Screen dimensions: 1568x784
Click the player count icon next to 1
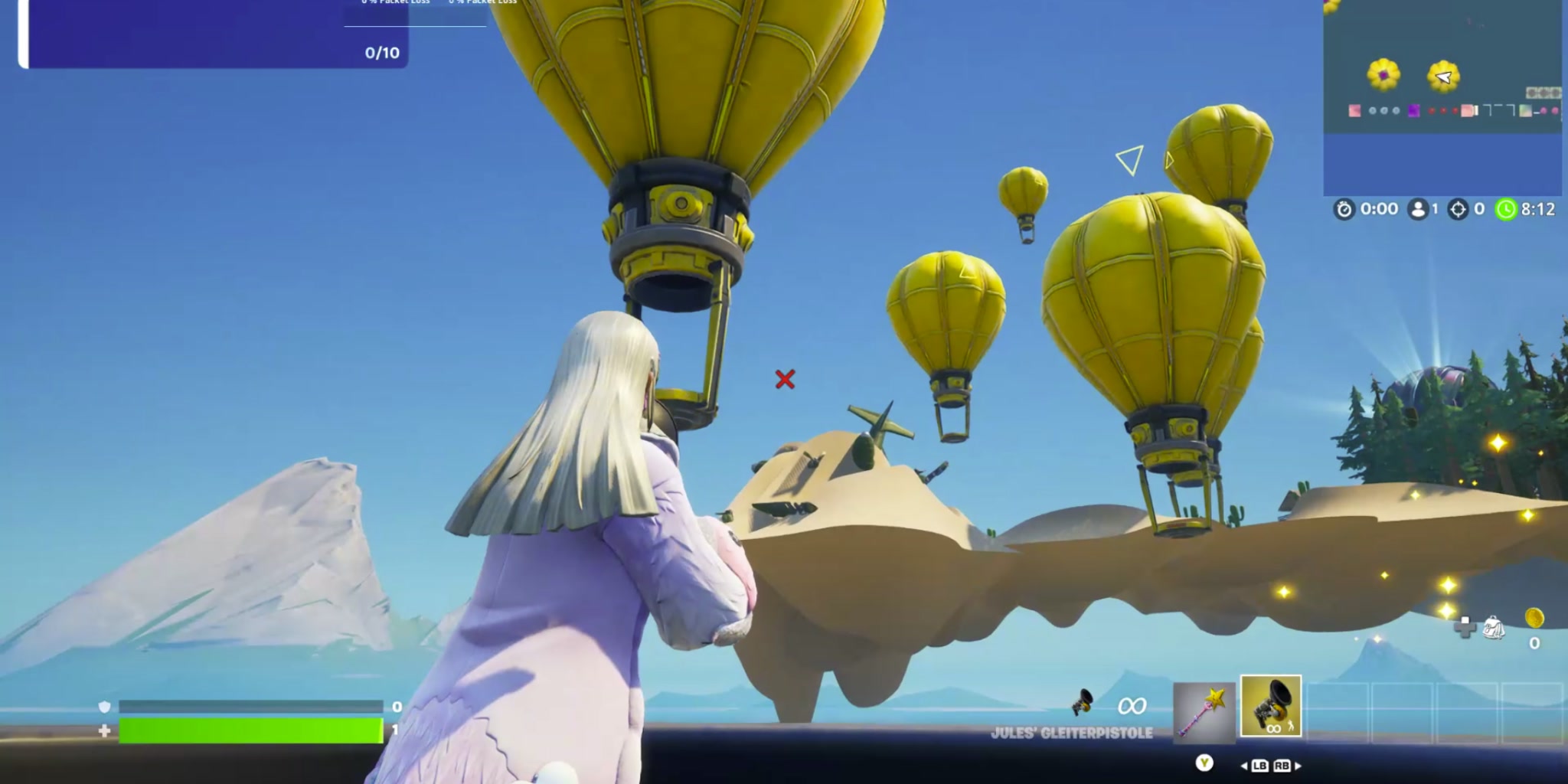click(1418, 208)
